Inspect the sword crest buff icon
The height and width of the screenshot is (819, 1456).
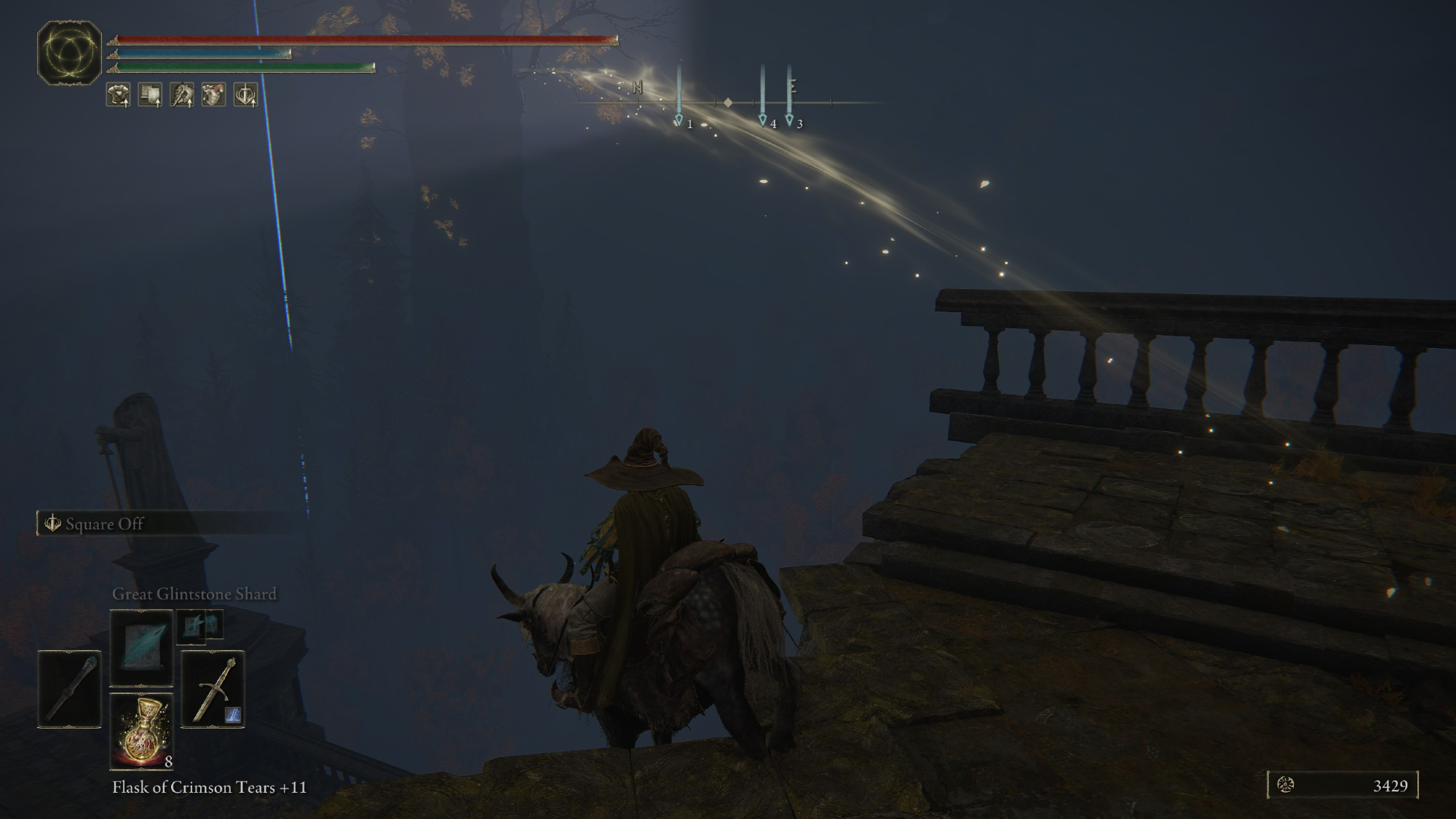click(245, 95)
